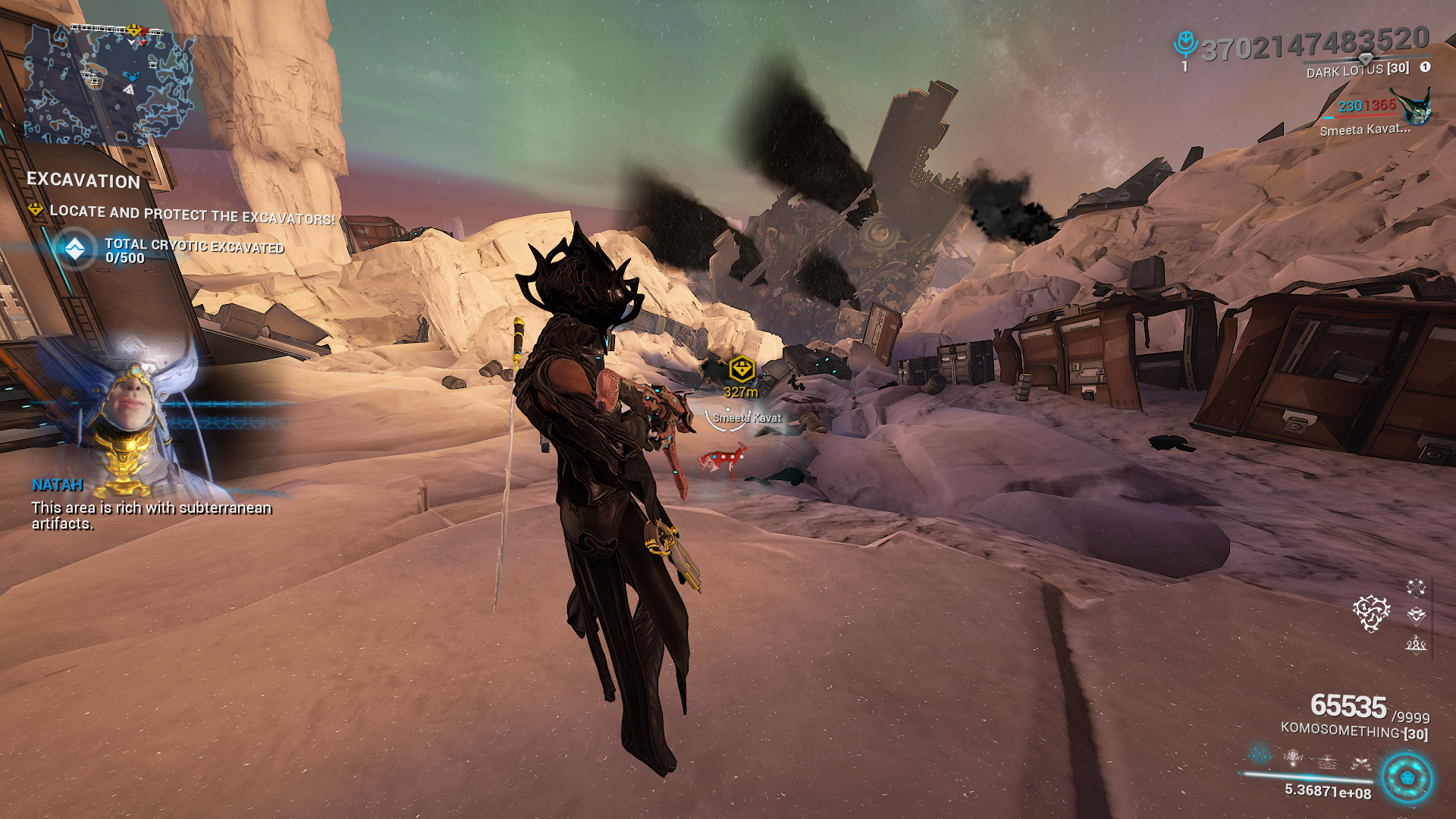Screen dimensions: 1456x819
Task: Select the large triple-swirl emblem icon
Action: (x=1371, y=613)
